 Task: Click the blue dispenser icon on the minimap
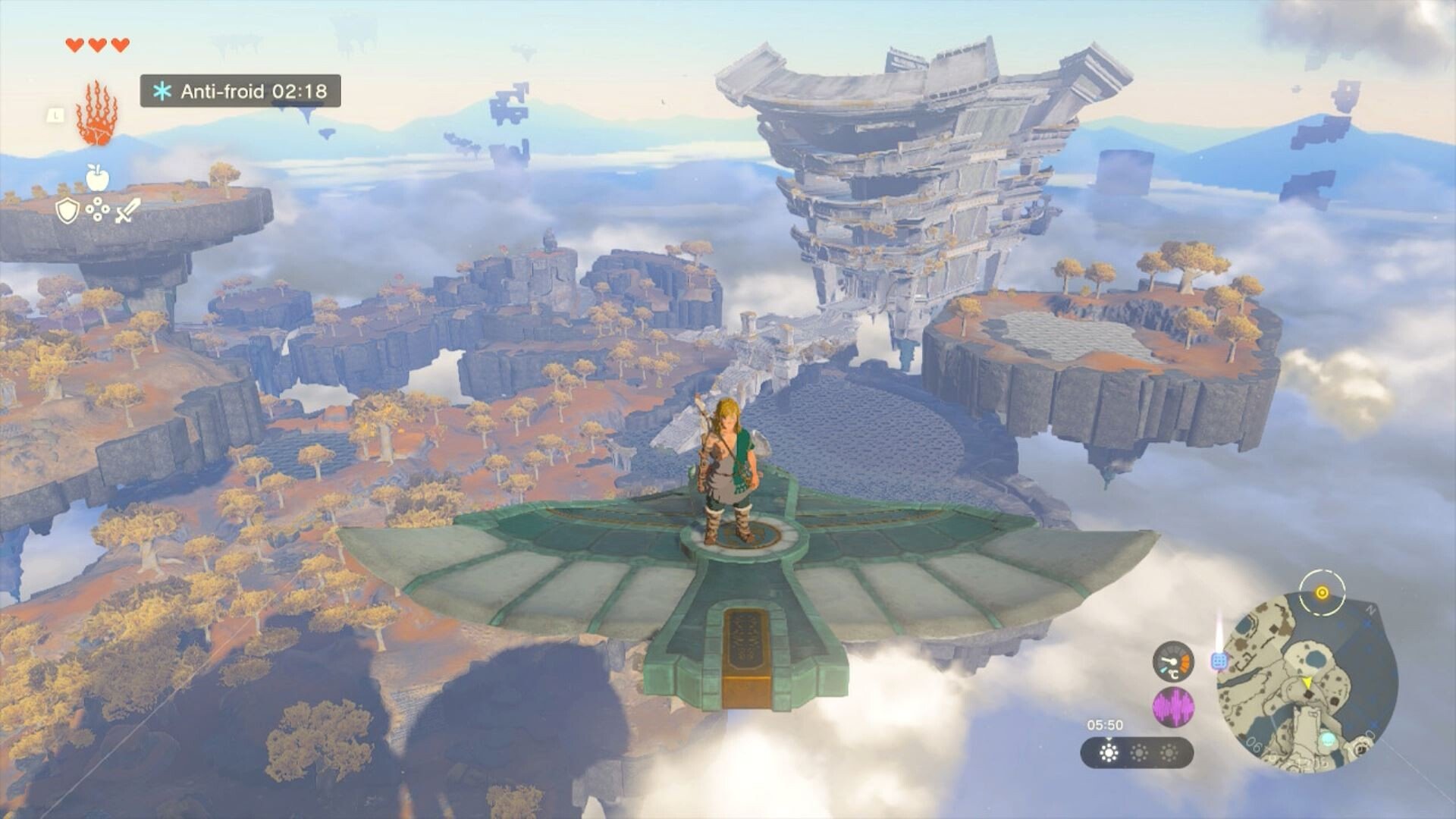pos(1219,661)
